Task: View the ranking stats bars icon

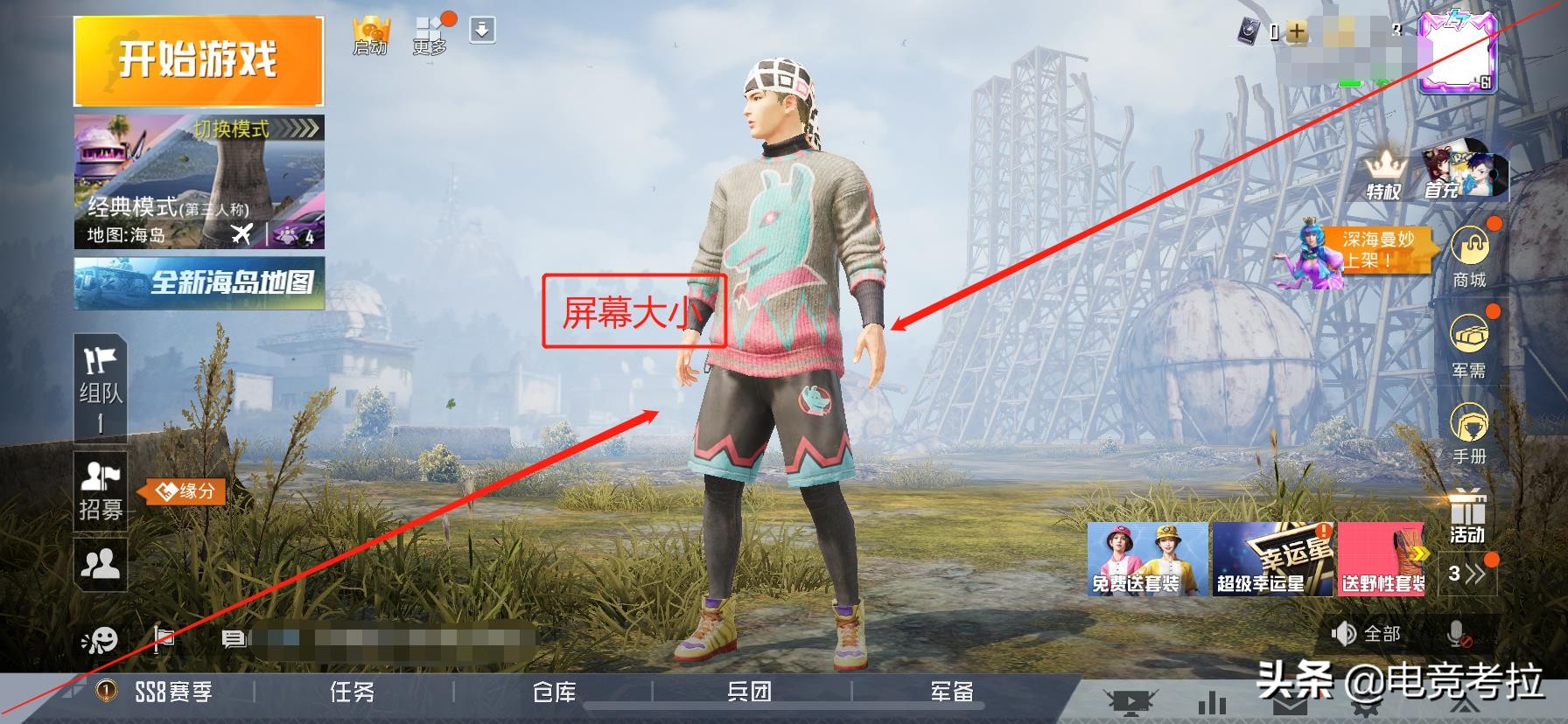Action: 1213,703
